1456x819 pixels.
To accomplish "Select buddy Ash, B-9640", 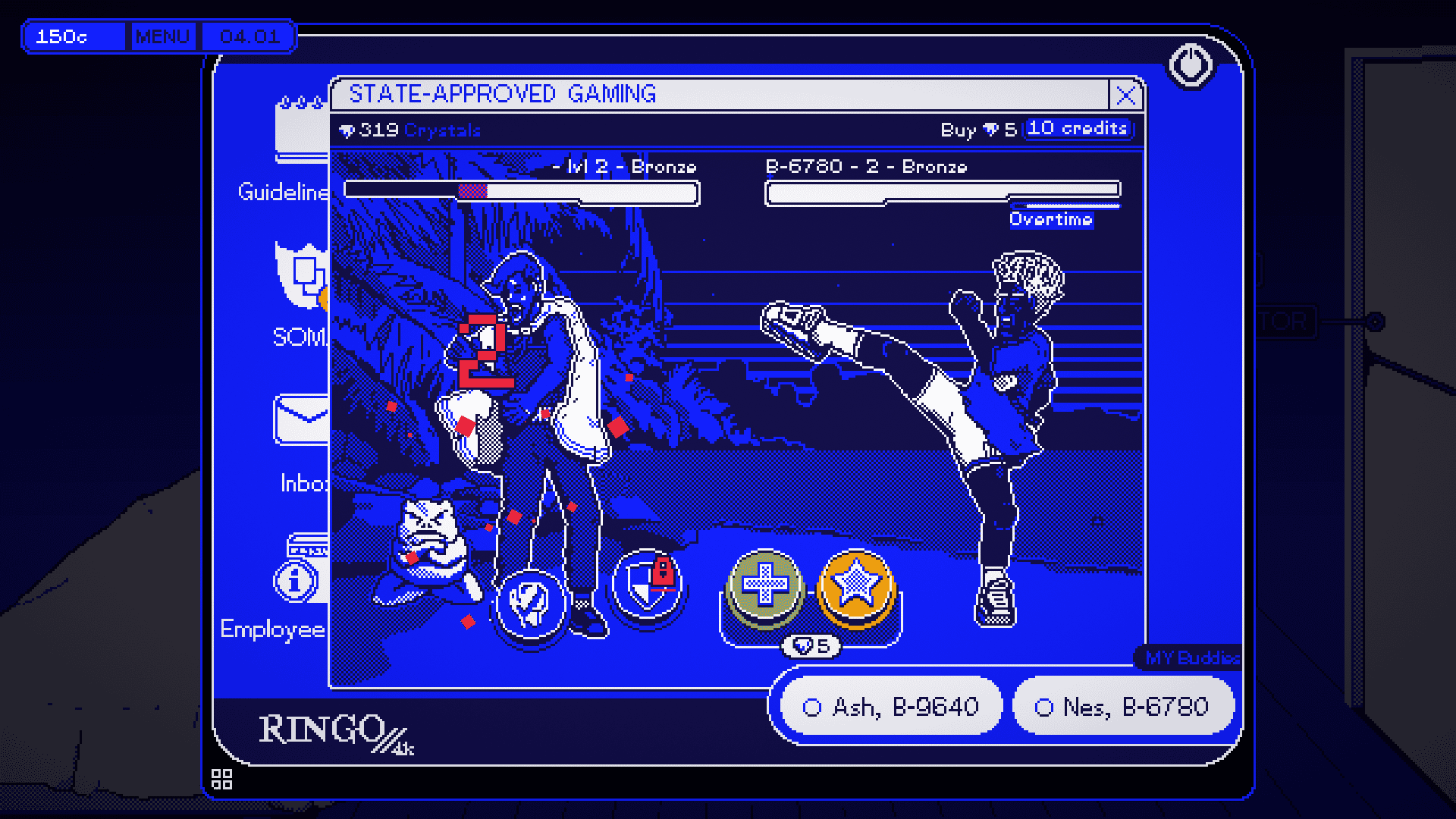I will 891,705.
